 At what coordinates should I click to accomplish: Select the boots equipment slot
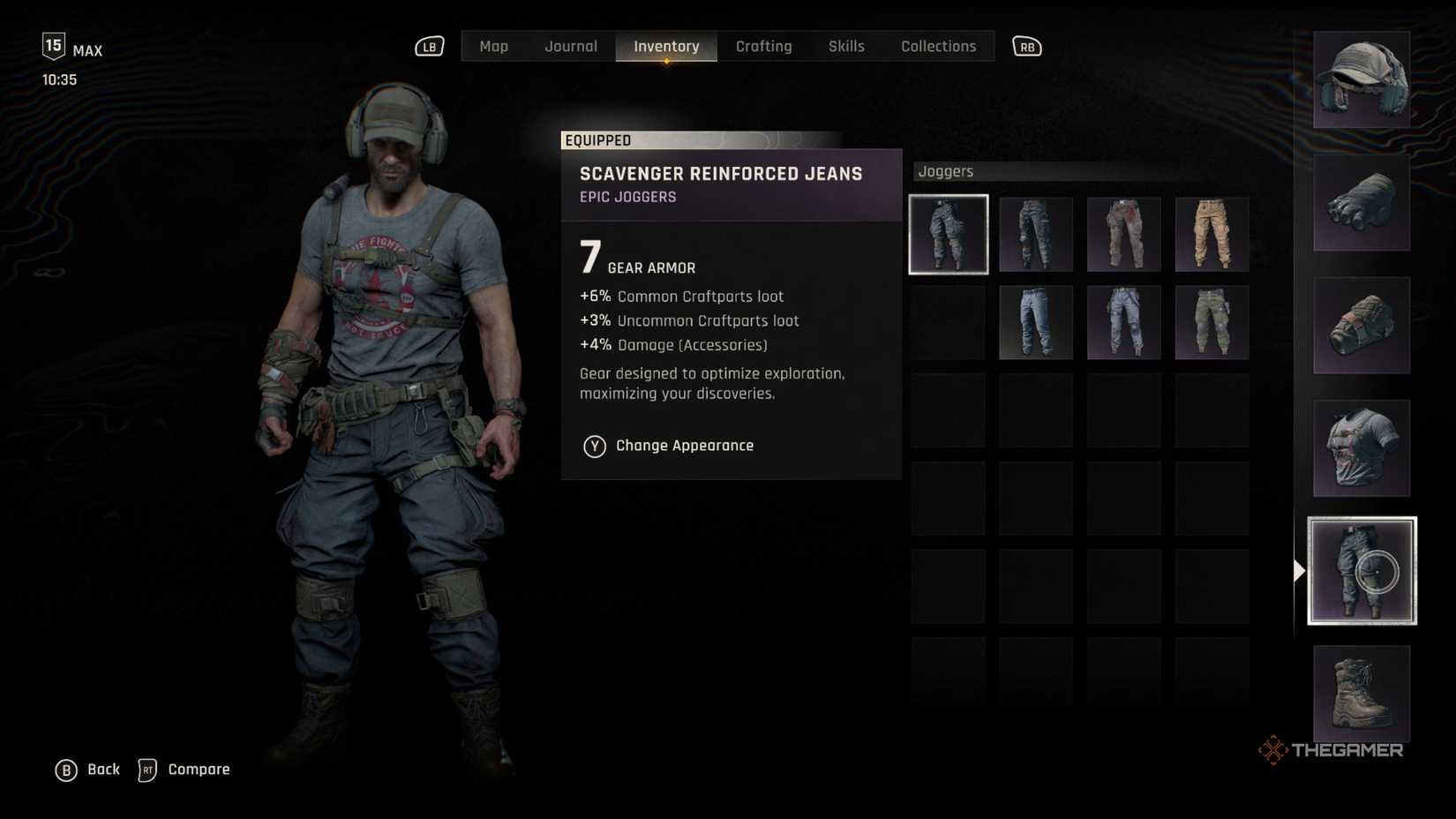1360,695
